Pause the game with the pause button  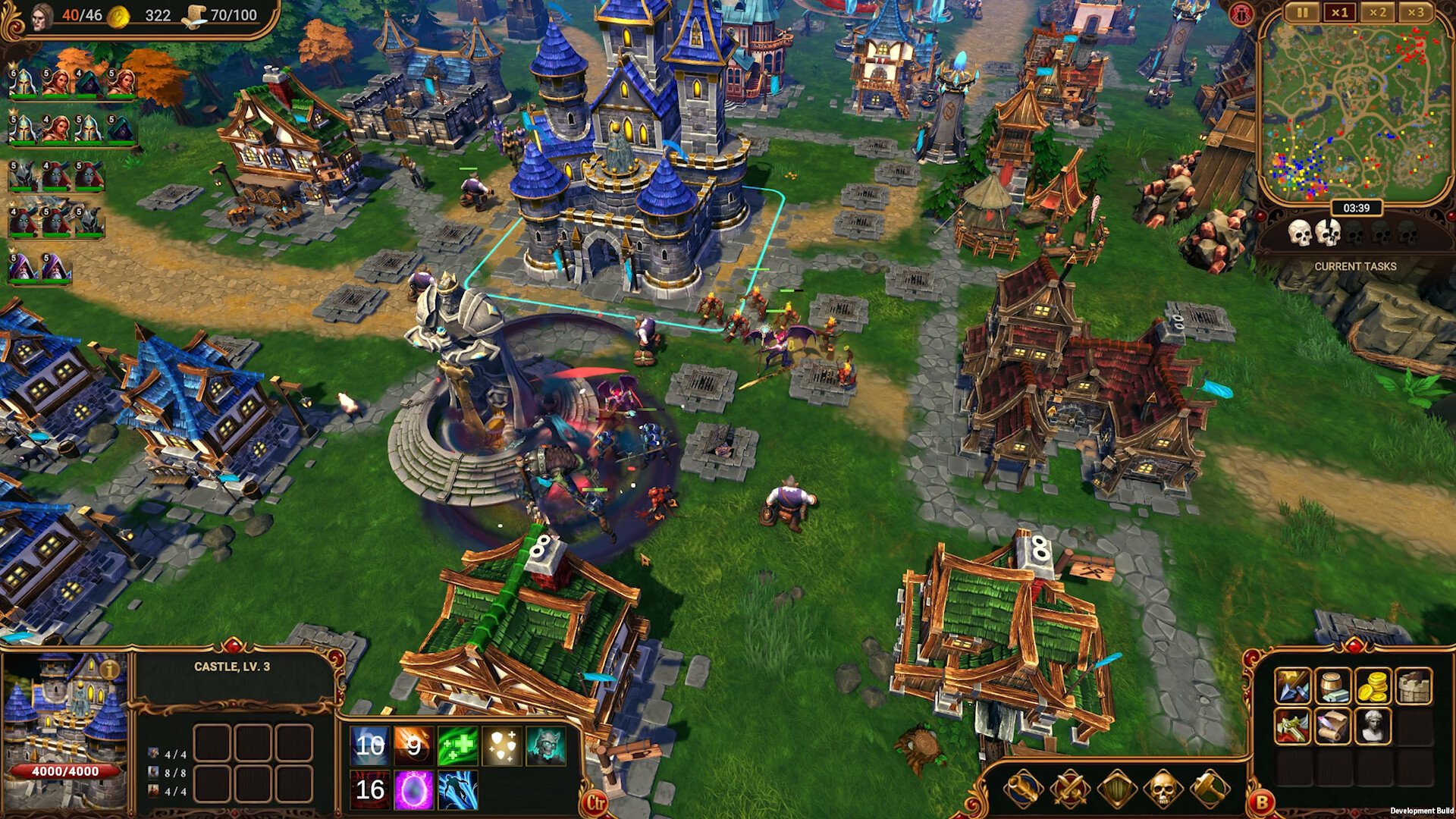pyautogui.click(x=1302, y=13)
